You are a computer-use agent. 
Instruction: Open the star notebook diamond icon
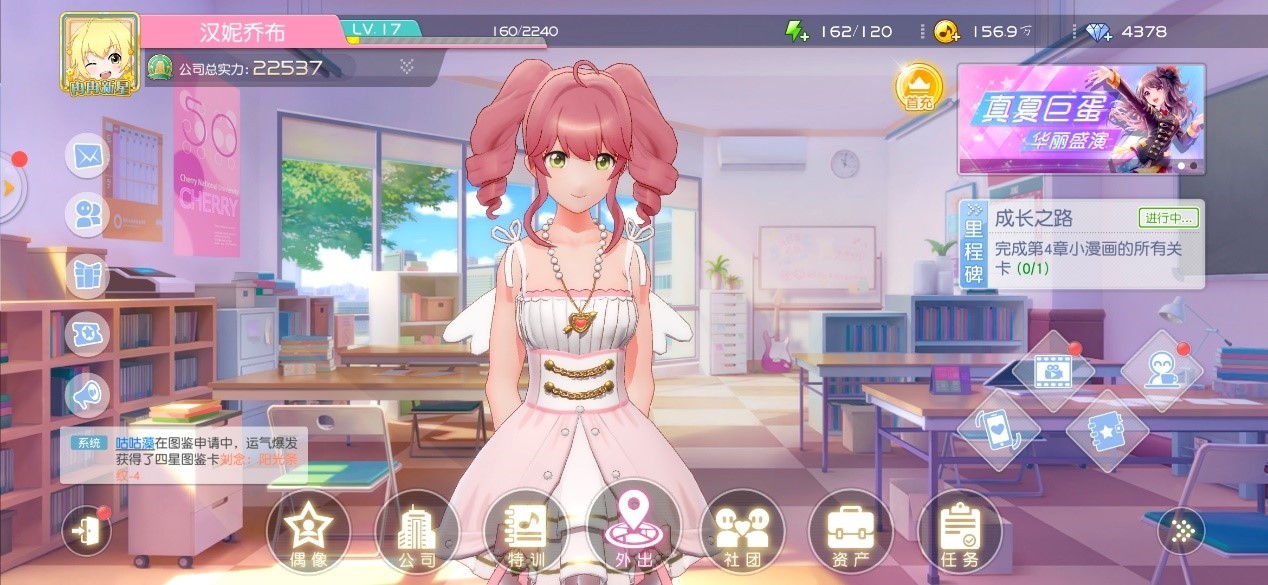point(1106,429)
